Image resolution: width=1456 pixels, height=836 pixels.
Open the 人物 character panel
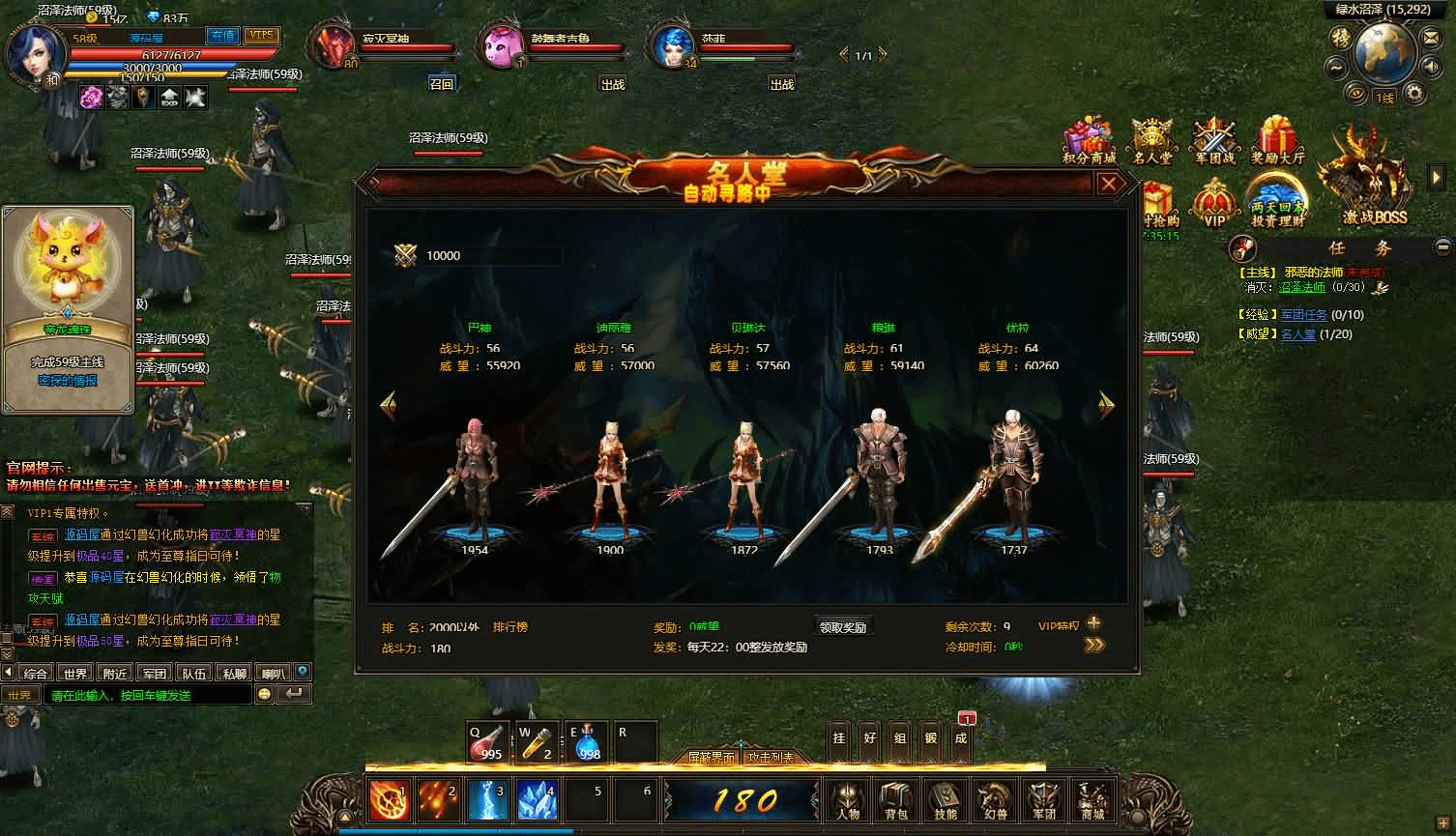pos(848,800)
